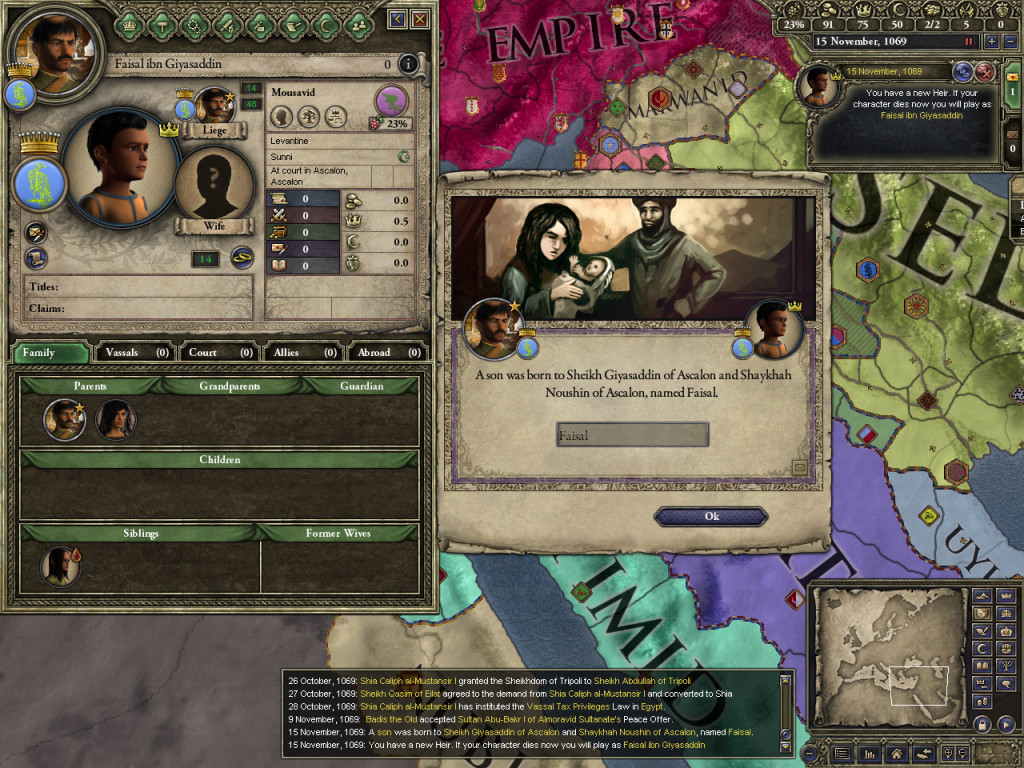Select the open book map mode
Image resolution: width=1024 pixels, height=768 pixels.
pyautogui.click(x=983, y=667)
